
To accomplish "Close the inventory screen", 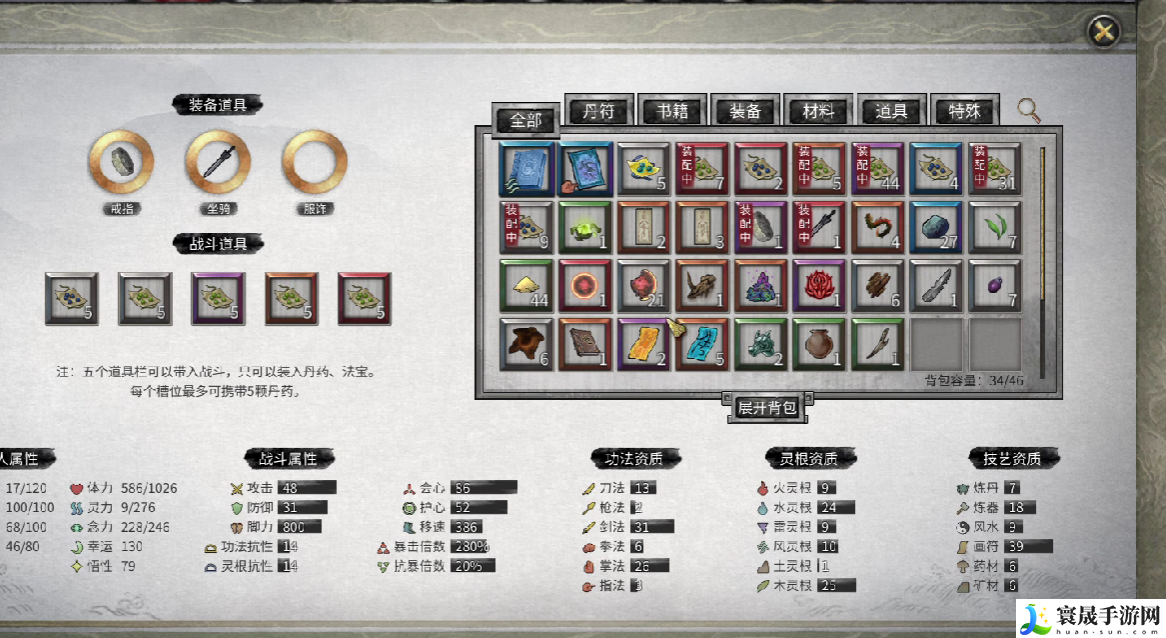I will click(1103, 31).
